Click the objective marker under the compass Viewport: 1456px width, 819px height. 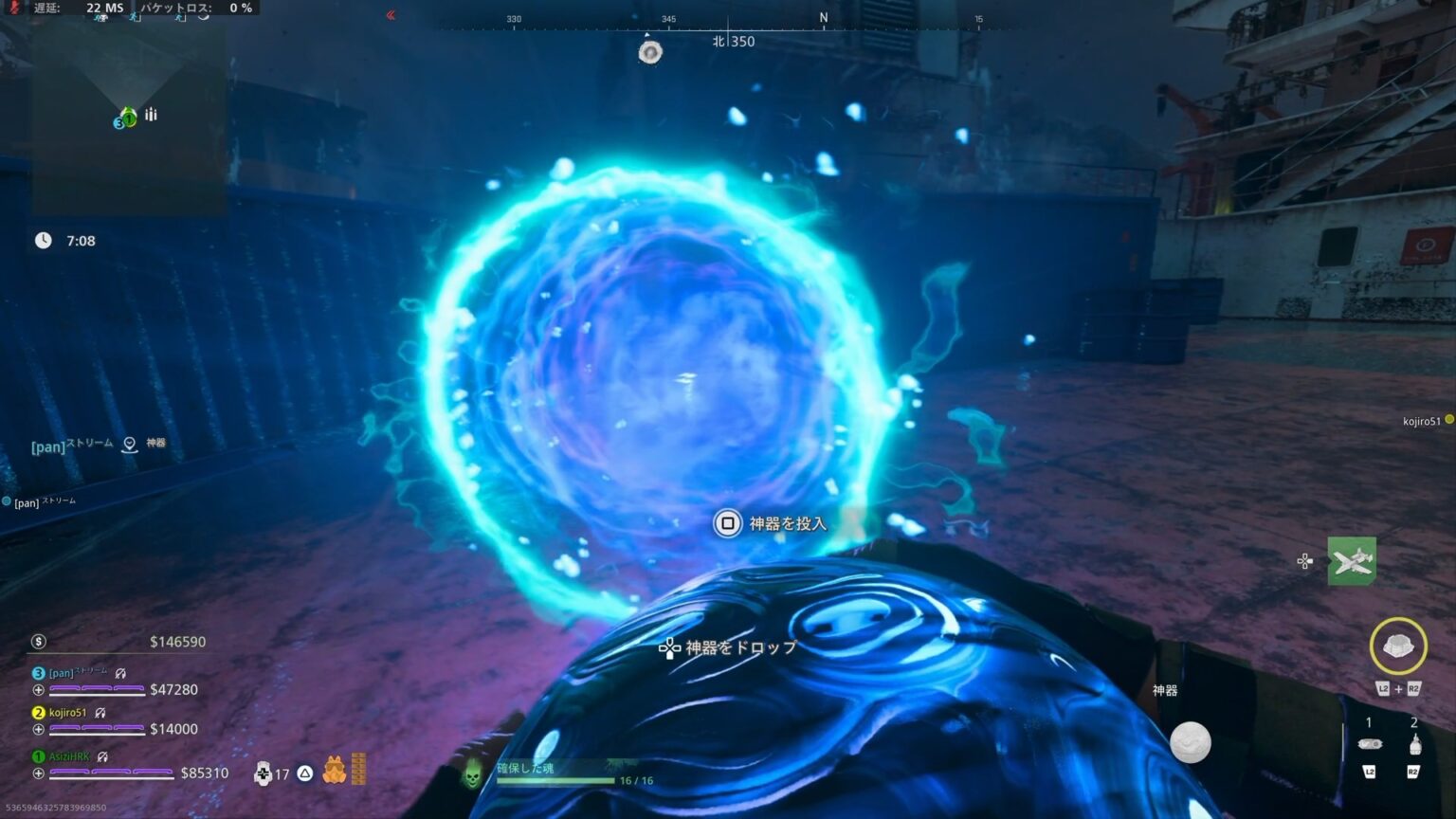[649, 52]
